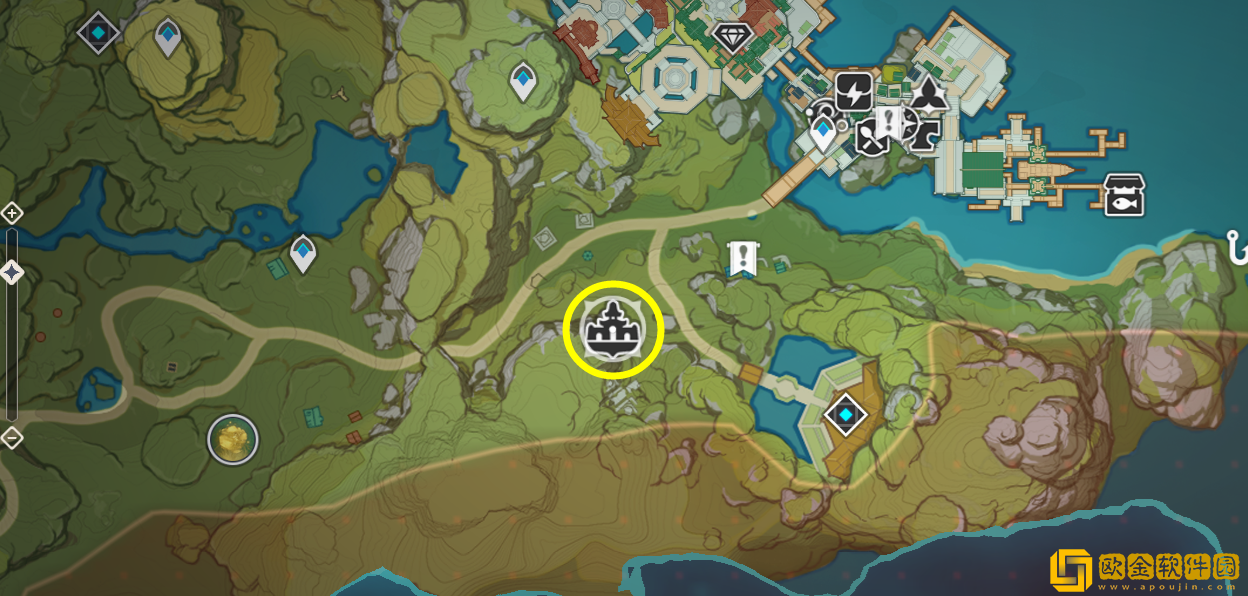1248x596 pixels.
Task: Select the domain marker circled in yellow
Action: pos(613,328)
